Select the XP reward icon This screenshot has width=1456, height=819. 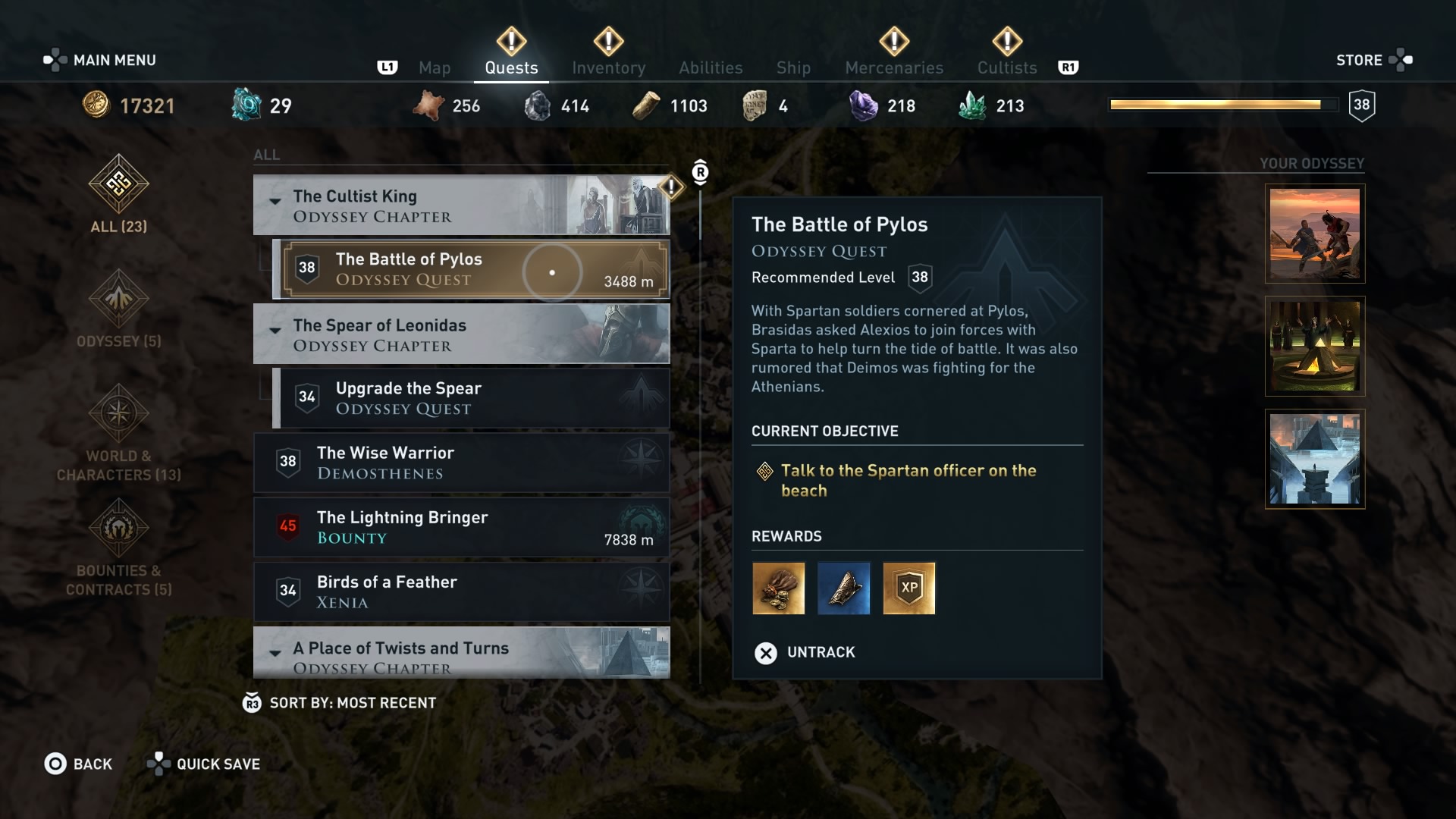tap(909, 588)
